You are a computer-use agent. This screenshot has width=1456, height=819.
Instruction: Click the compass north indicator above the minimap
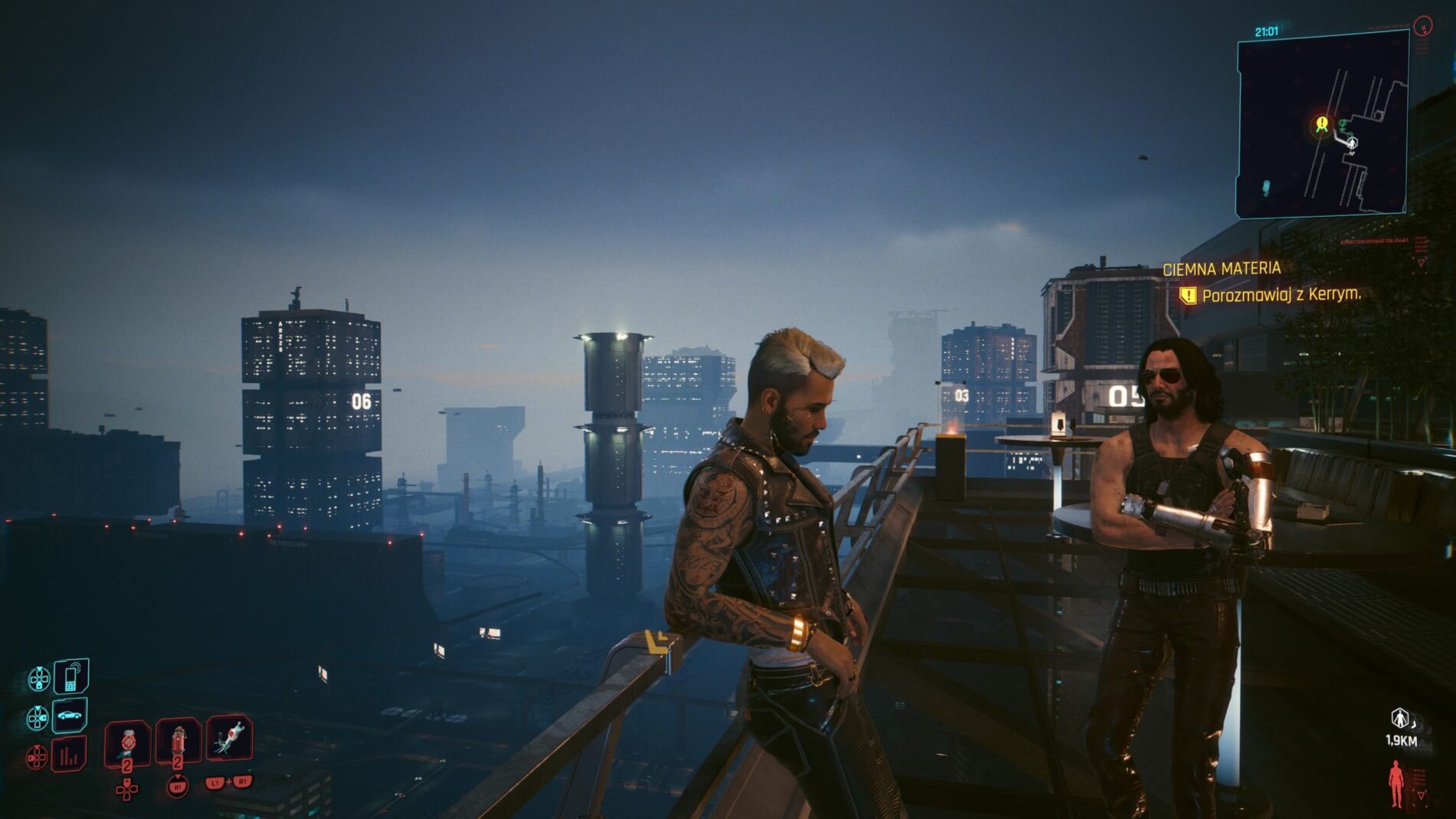(1423, 25)
